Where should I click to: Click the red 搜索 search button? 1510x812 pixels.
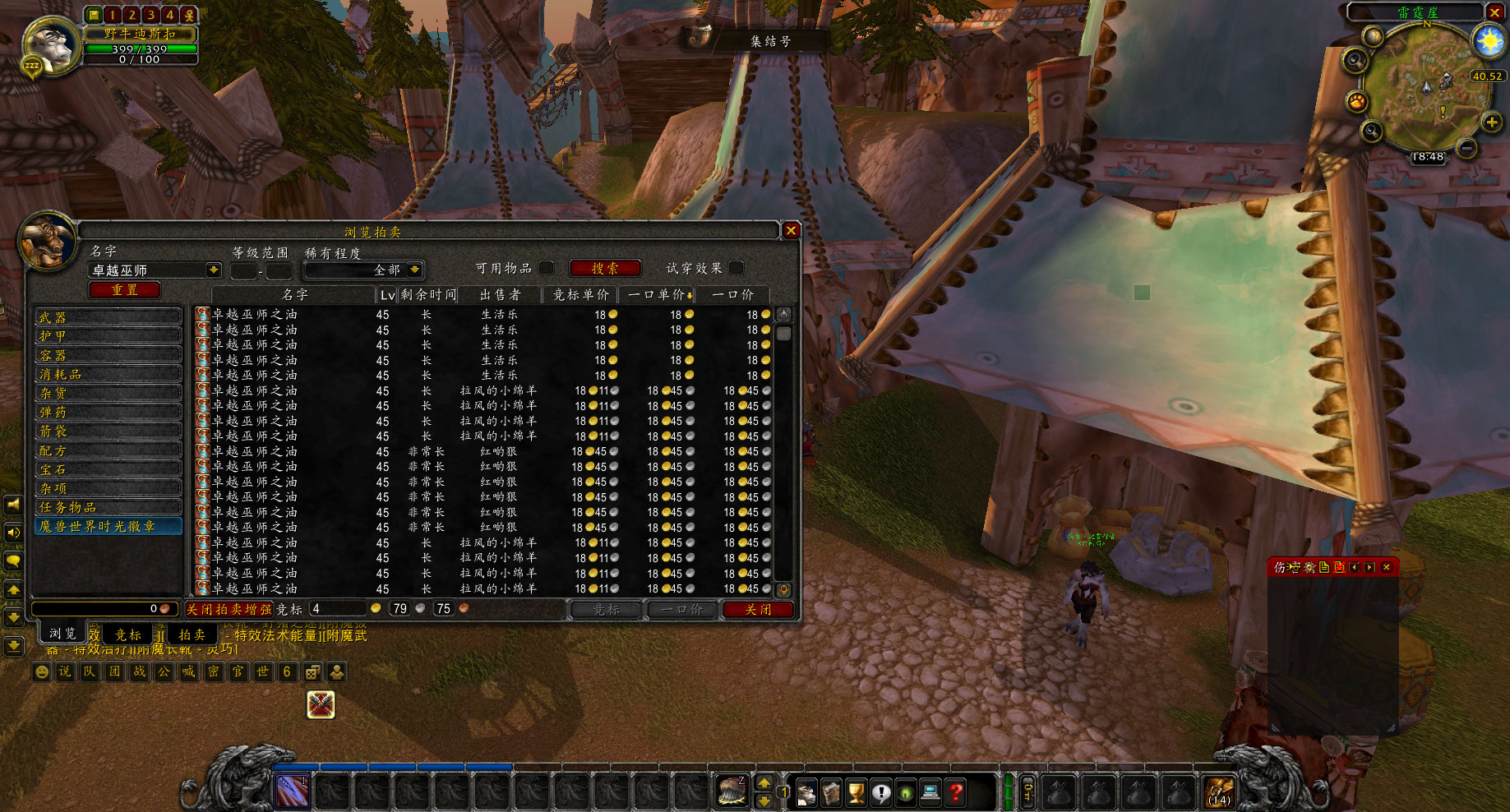605,268
